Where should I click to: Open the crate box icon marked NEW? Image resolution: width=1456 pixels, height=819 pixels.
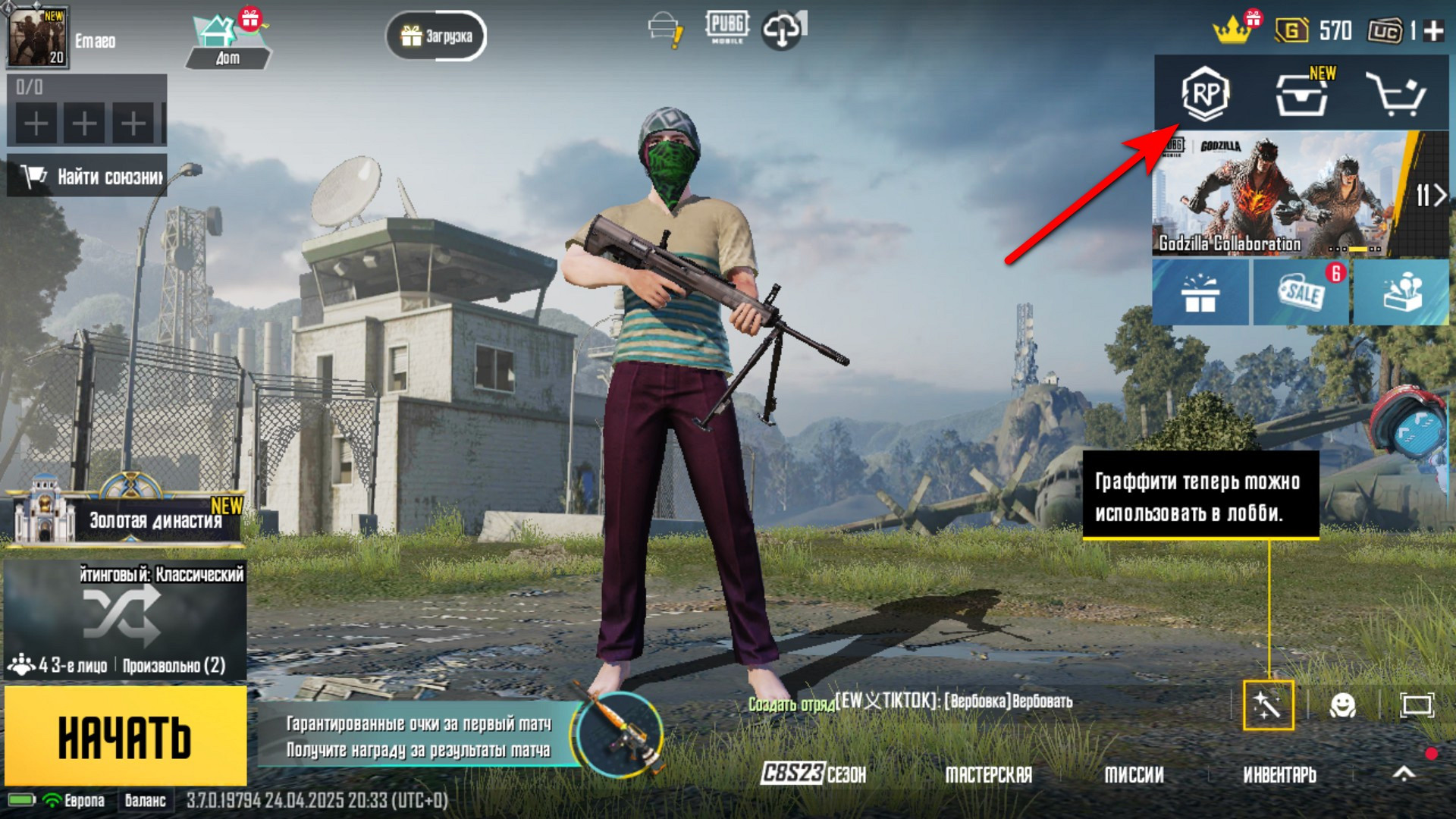1301,94
